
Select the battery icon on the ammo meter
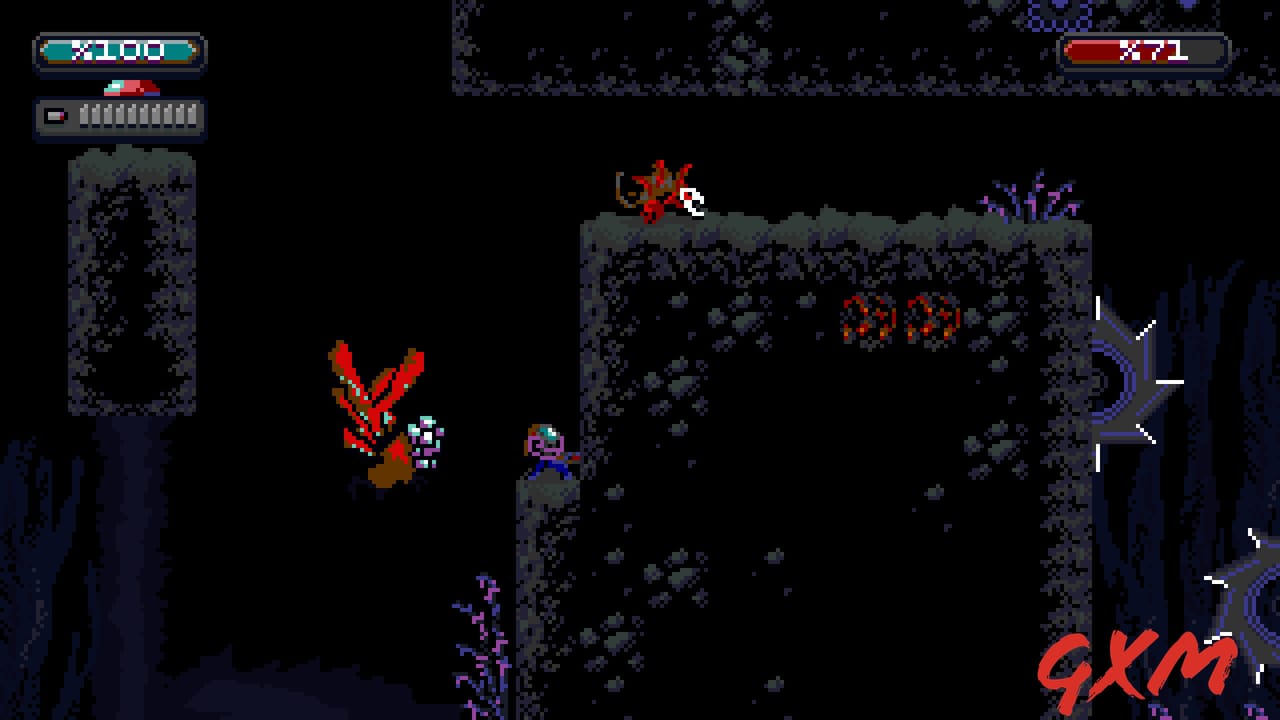55,117
